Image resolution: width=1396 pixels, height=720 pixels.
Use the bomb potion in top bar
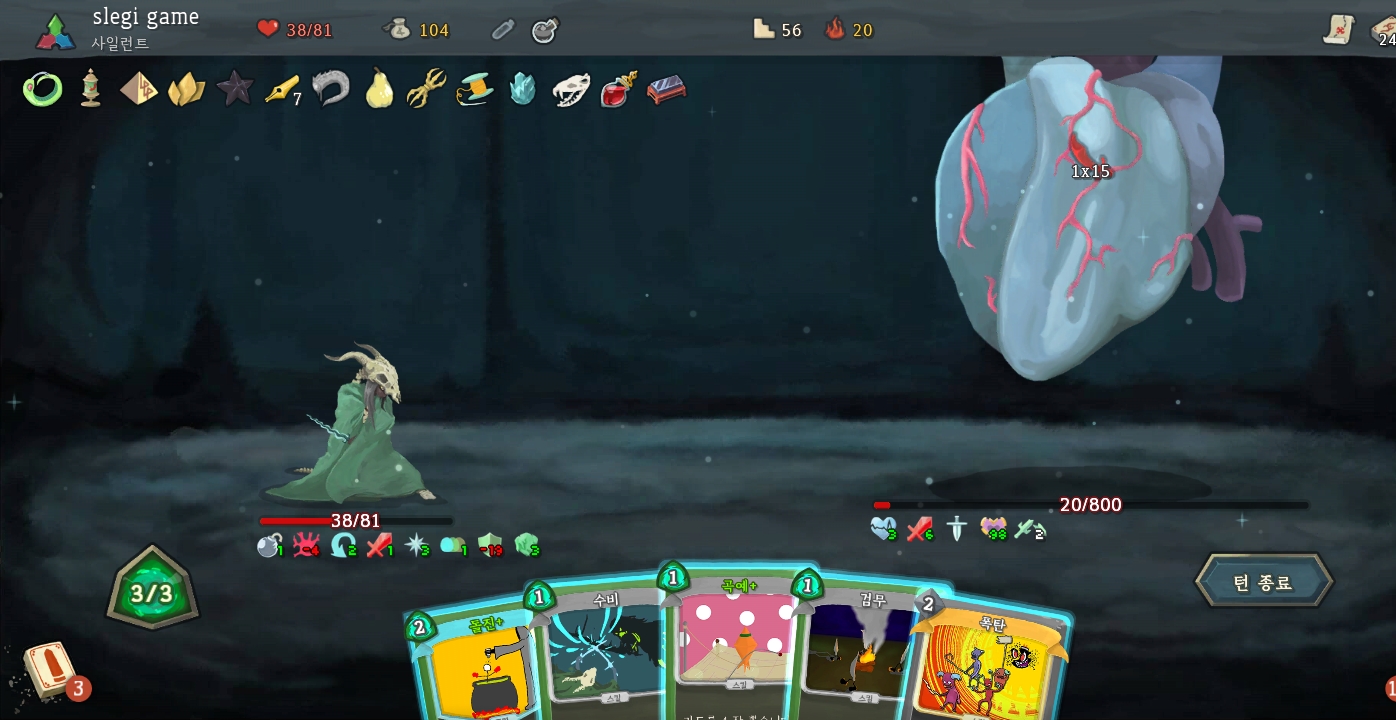pos(545,30)
